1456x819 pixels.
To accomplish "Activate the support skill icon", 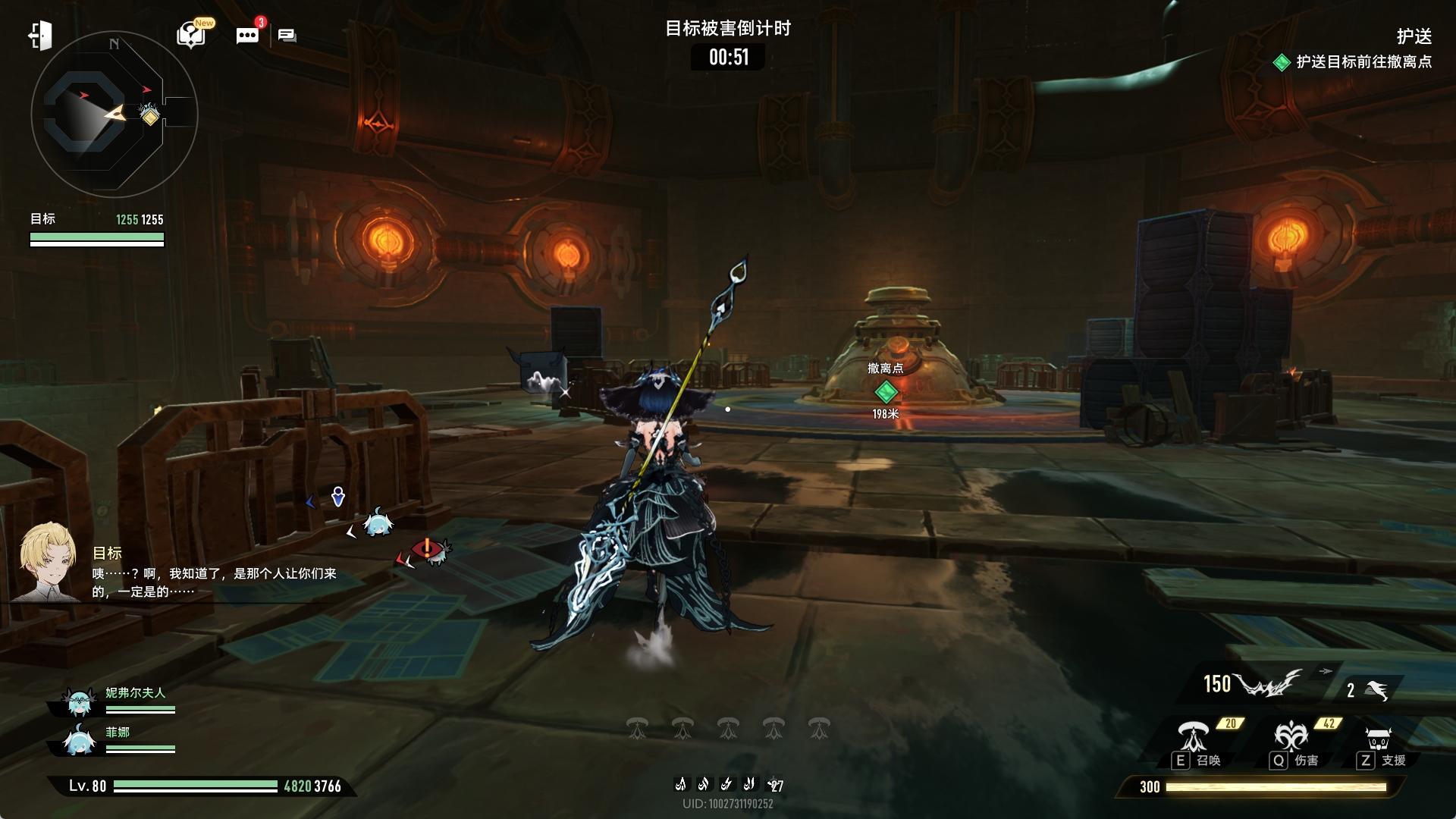I will coord(1377,738).
